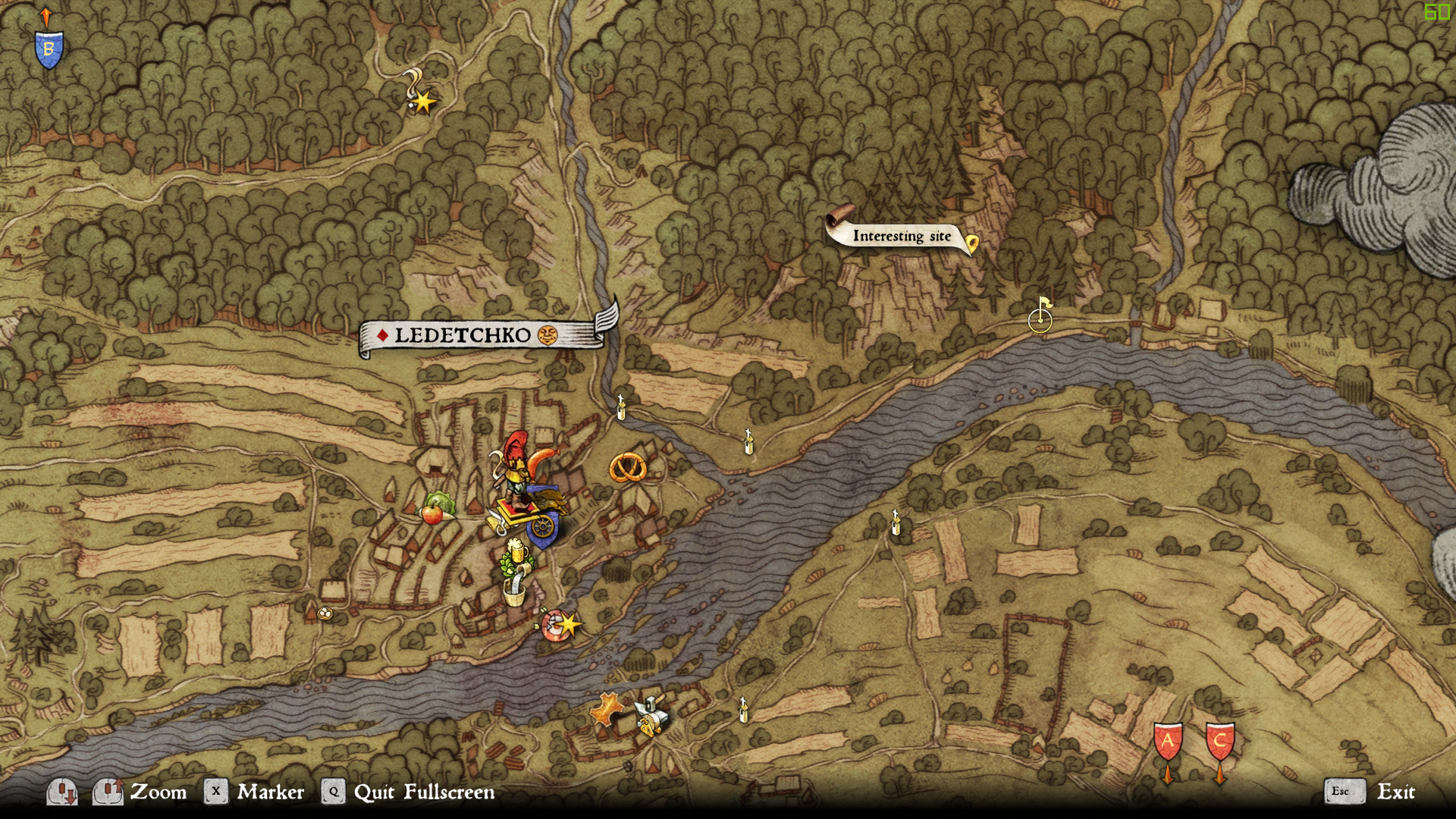Image resolution: width=1456 pixels, height=819 pixels.
Task: Select the Interesting site scroll label
Action: coord(901,237)
